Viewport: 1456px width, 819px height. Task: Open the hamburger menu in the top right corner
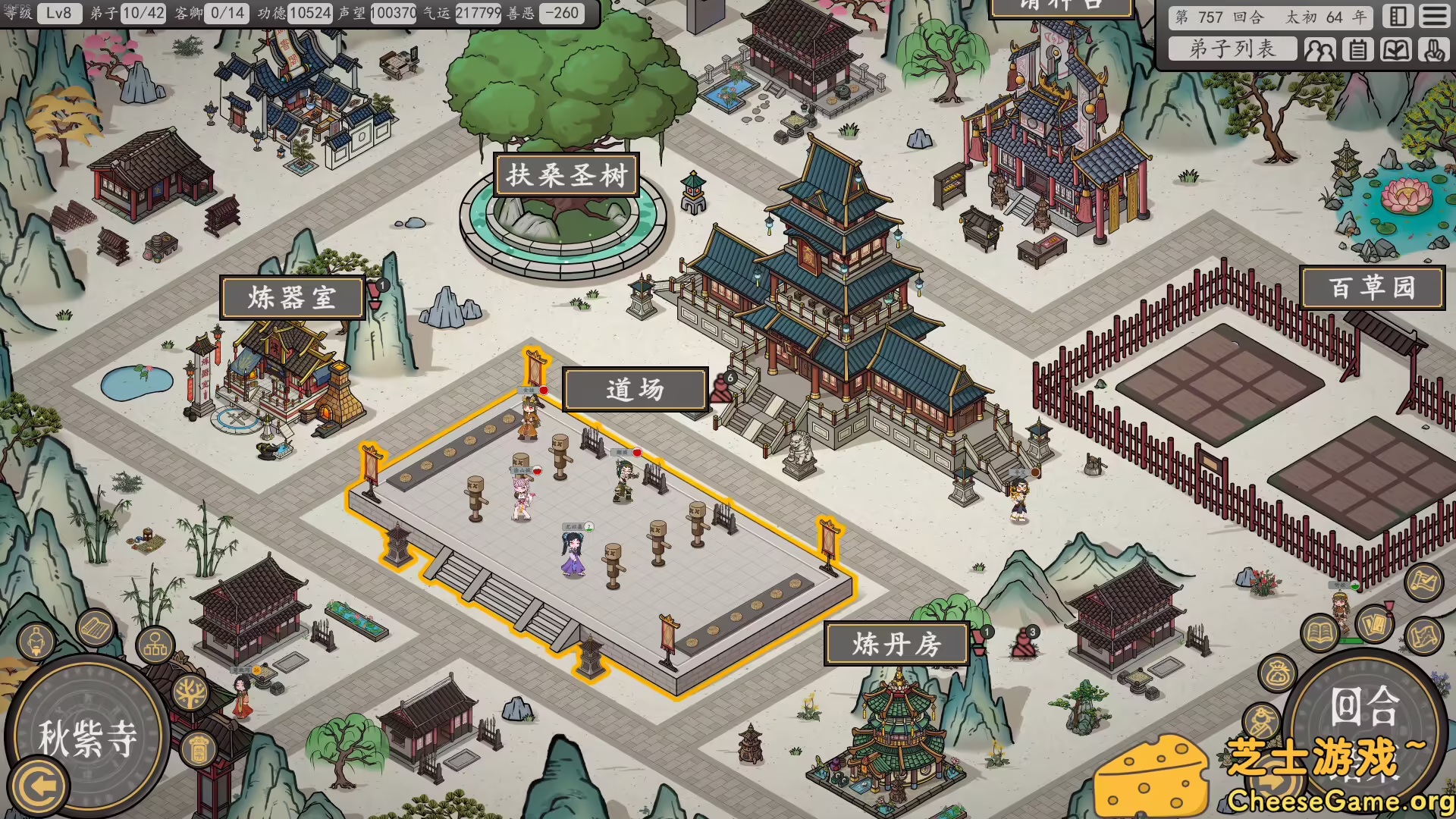pyautogui.click(x=1436, y=15)
